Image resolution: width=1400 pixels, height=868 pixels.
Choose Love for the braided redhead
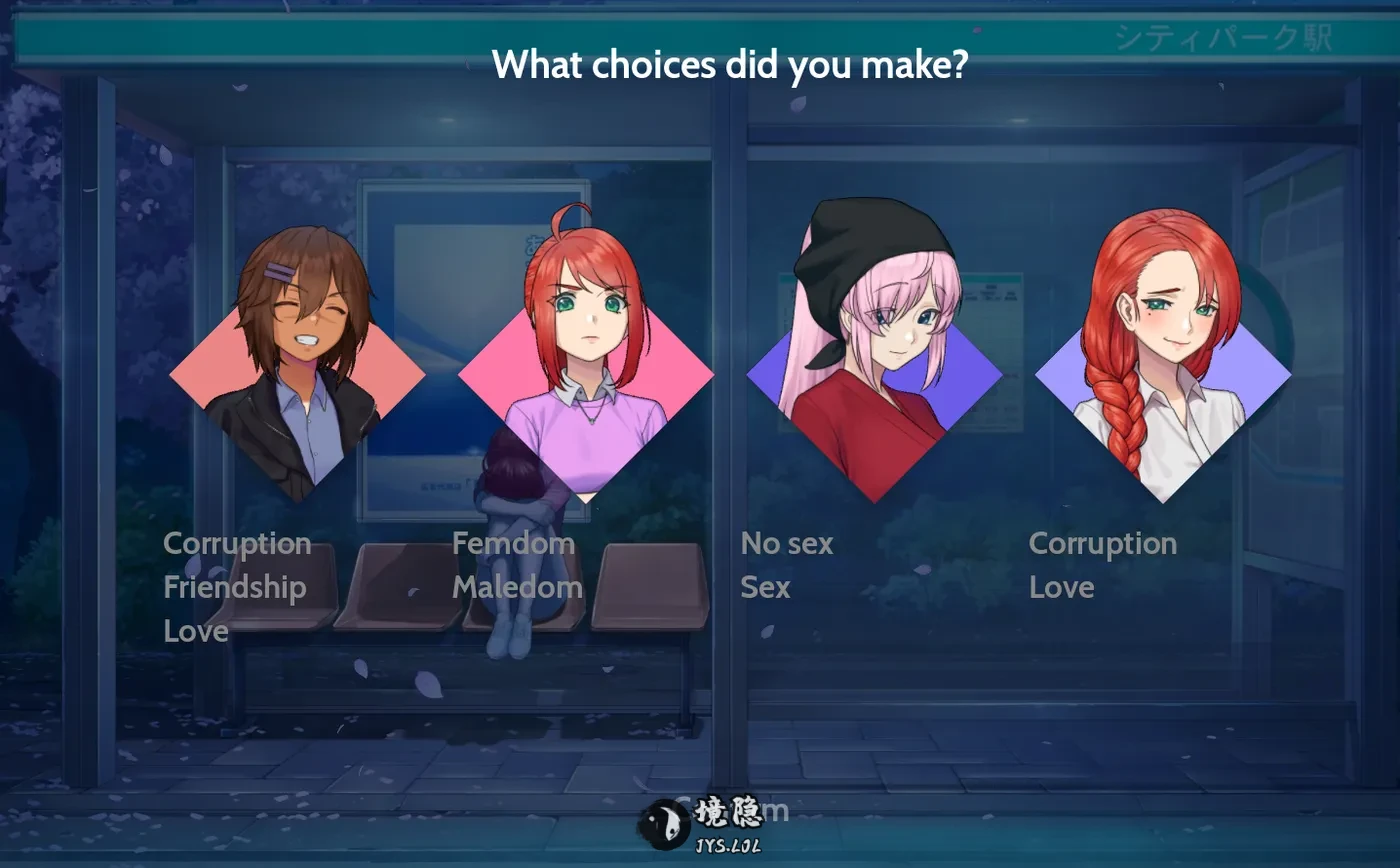(1061, 587)
